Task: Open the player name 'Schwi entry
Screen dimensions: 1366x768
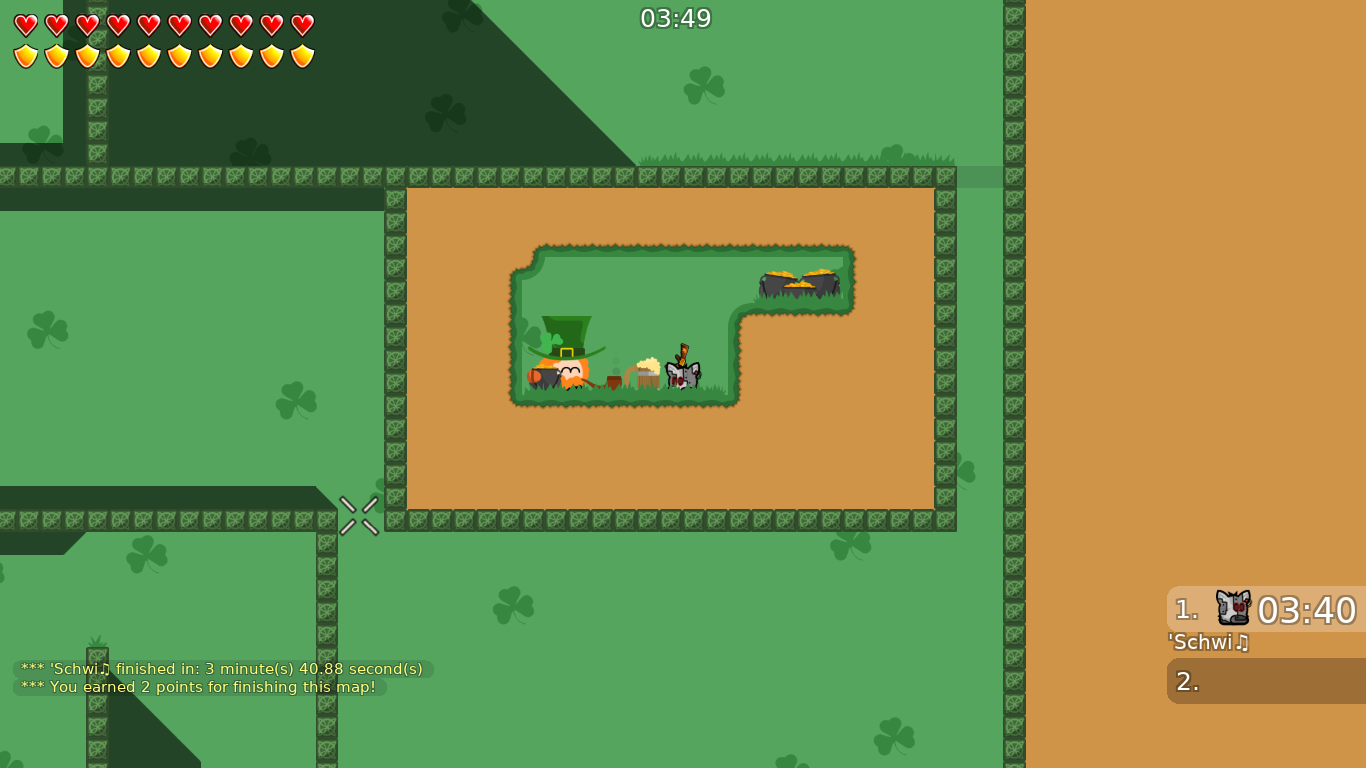Action: click(x=1209, y=643)
